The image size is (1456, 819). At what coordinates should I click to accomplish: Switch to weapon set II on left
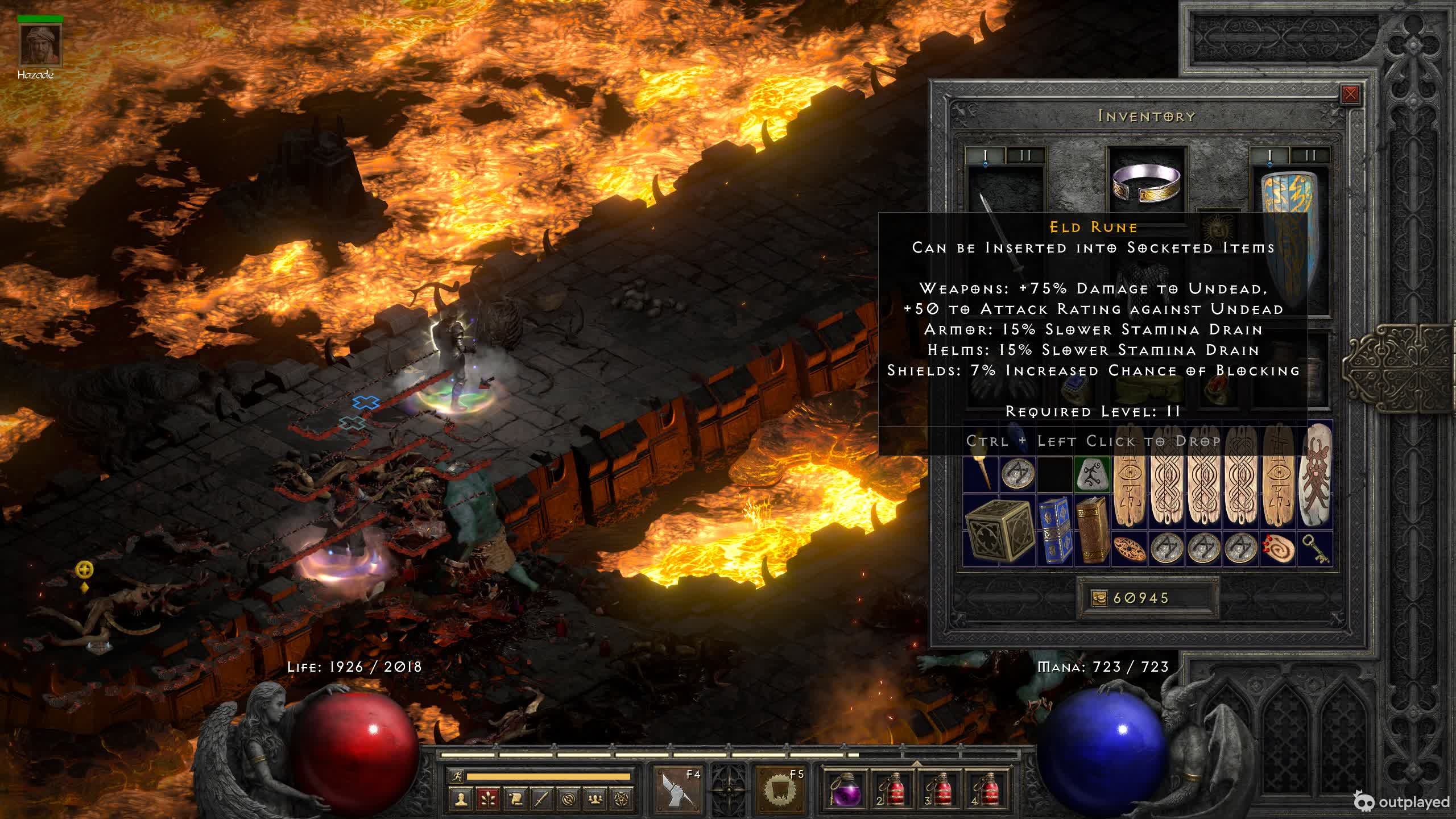(x=1025, y=155)
